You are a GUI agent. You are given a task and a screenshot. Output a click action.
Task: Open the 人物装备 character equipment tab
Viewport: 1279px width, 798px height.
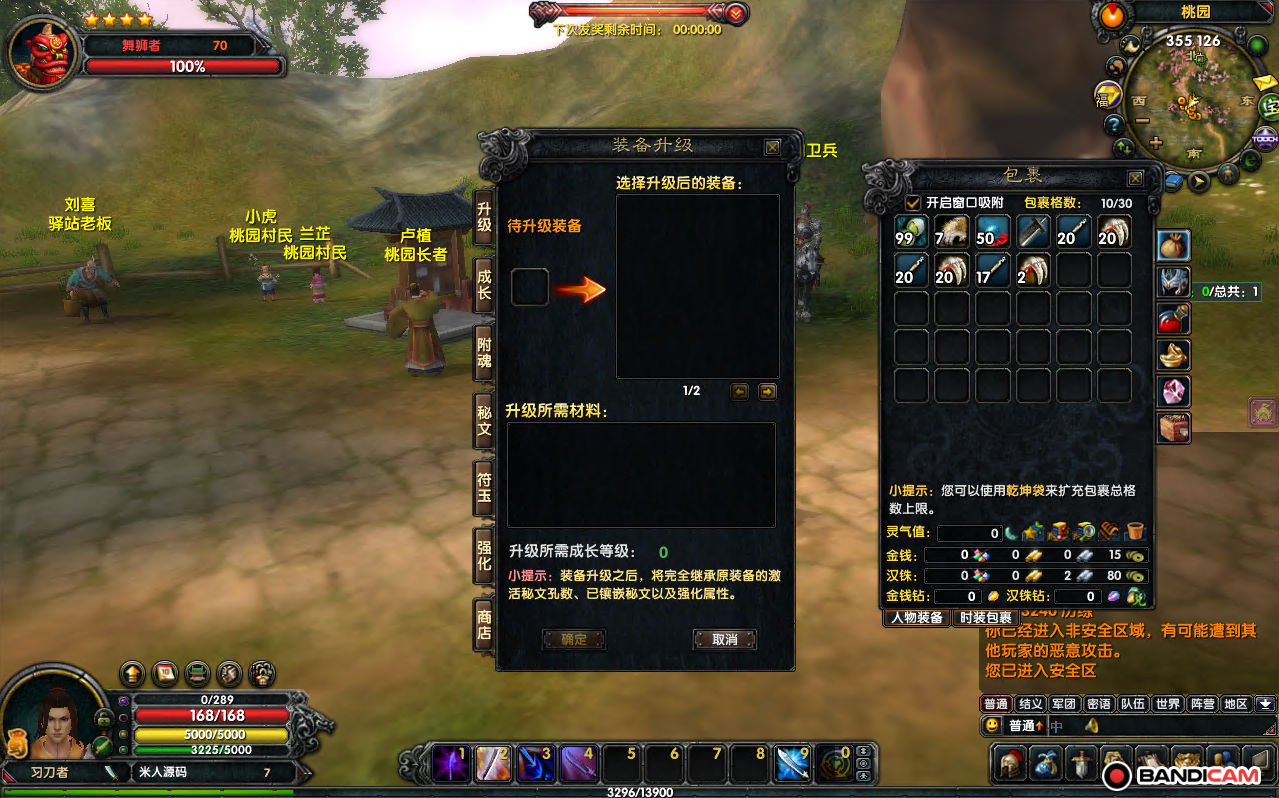[x=917, y=618]
